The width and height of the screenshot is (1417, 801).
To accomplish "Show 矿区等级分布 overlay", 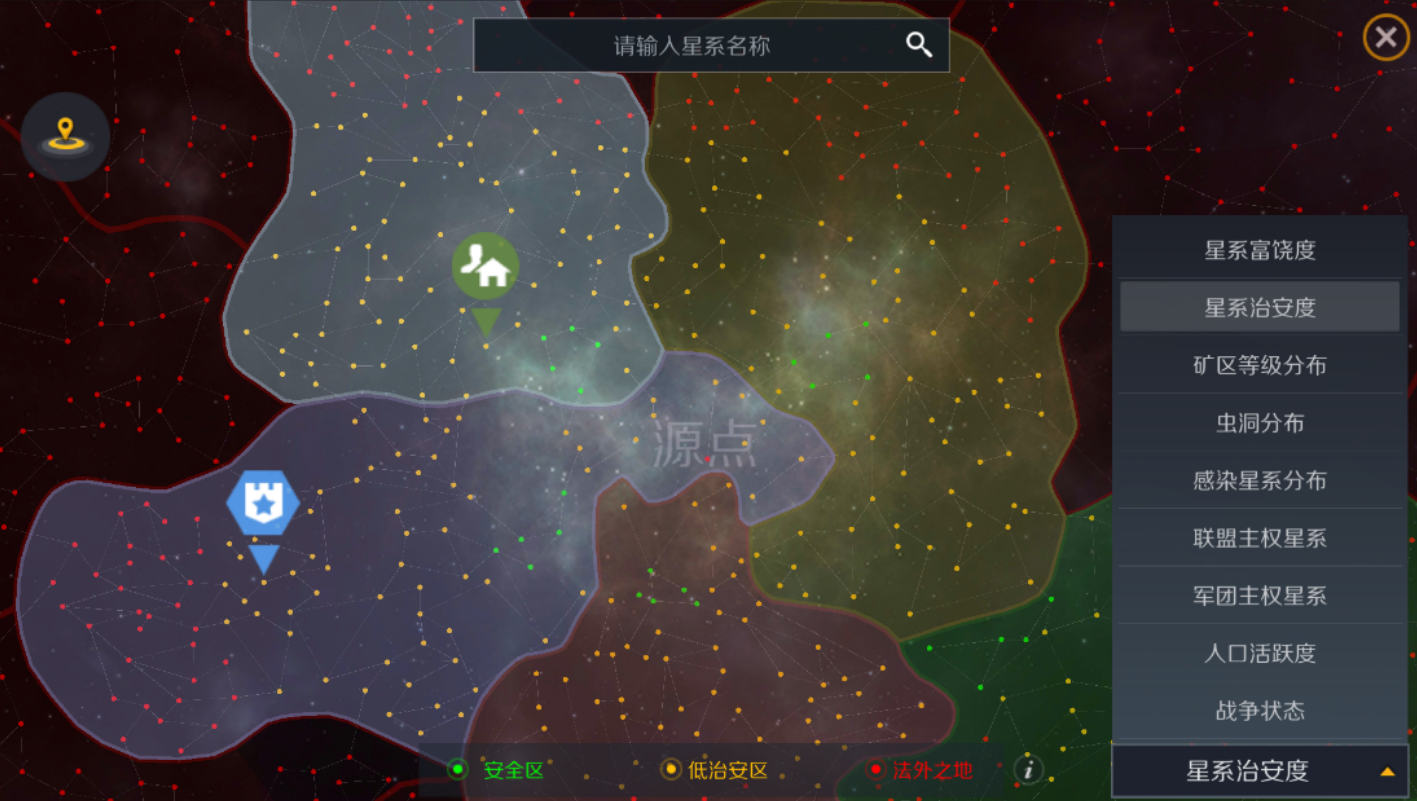I will (x=1259, y=365).
